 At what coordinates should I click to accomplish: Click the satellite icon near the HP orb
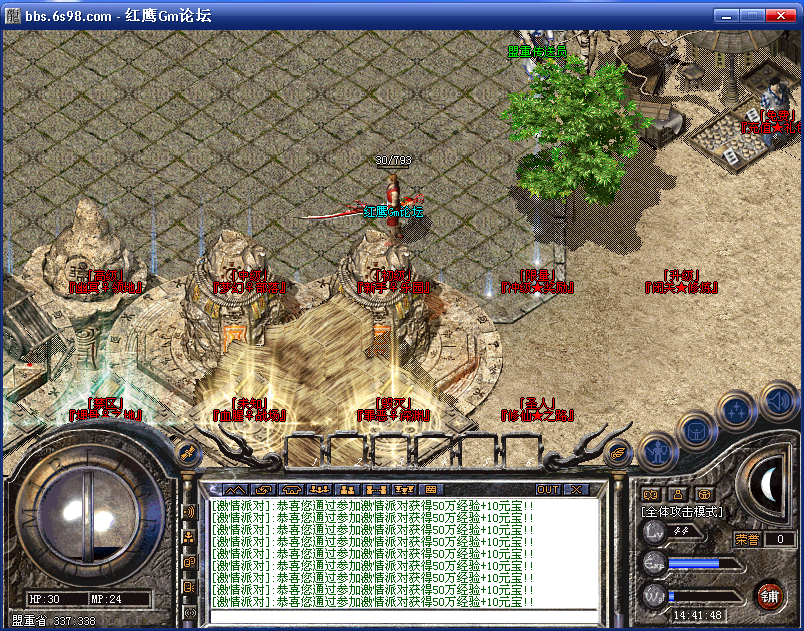click(x=185, y=452)
